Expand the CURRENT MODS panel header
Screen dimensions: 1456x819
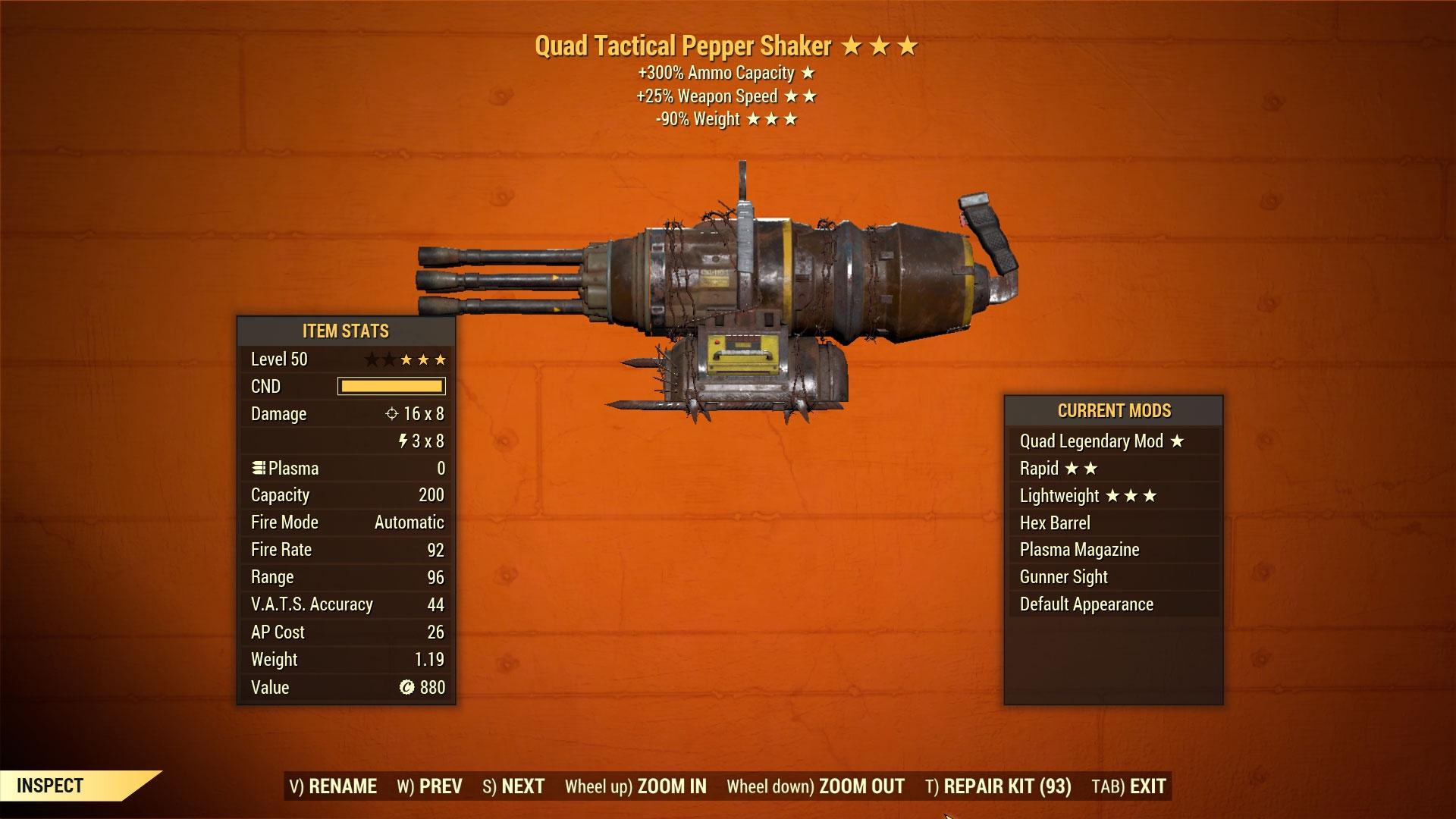coord(1114,410)
